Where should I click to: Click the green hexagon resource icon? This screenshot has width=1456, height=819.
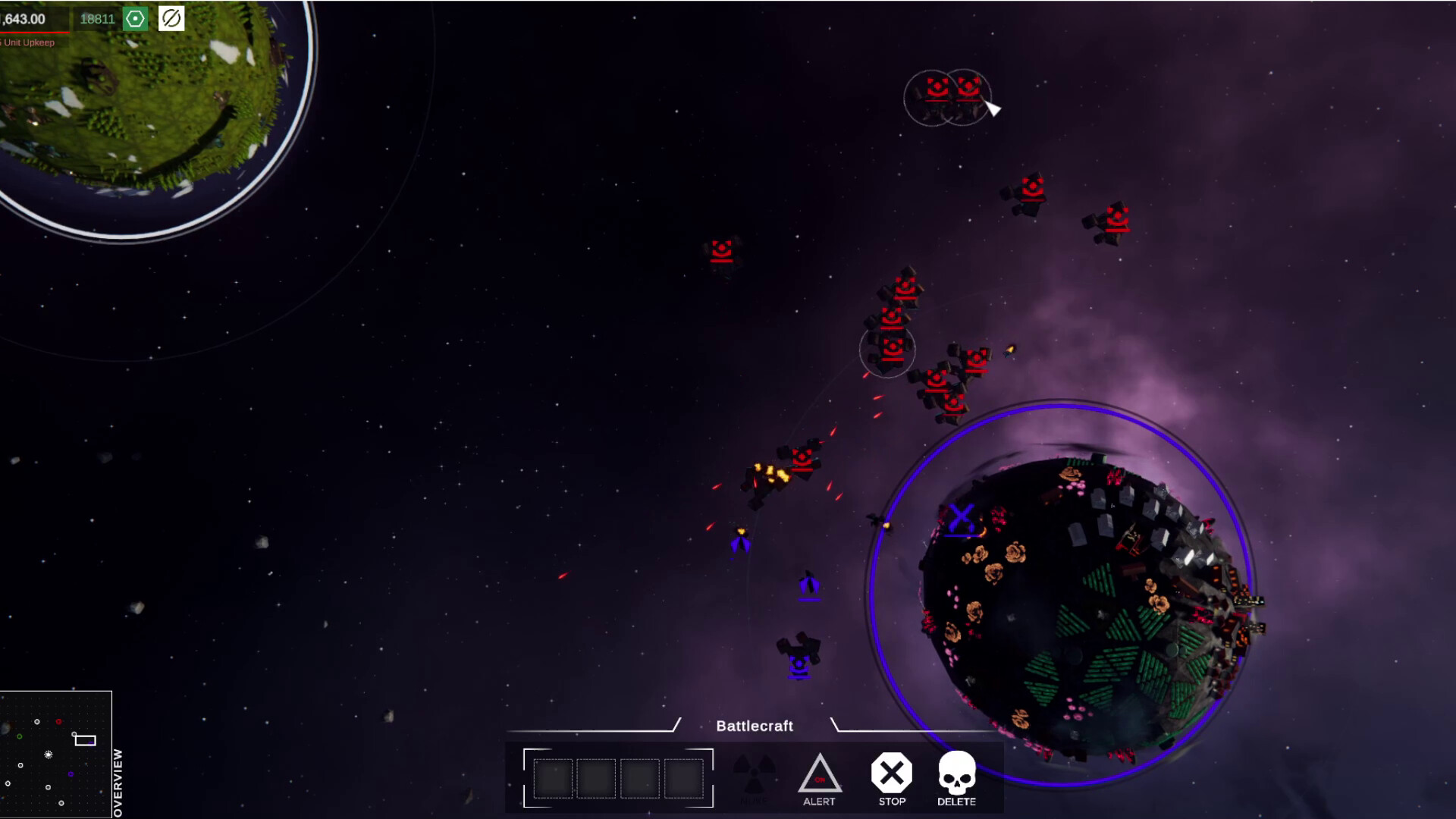pyautogui.click(x=135, y=19)
